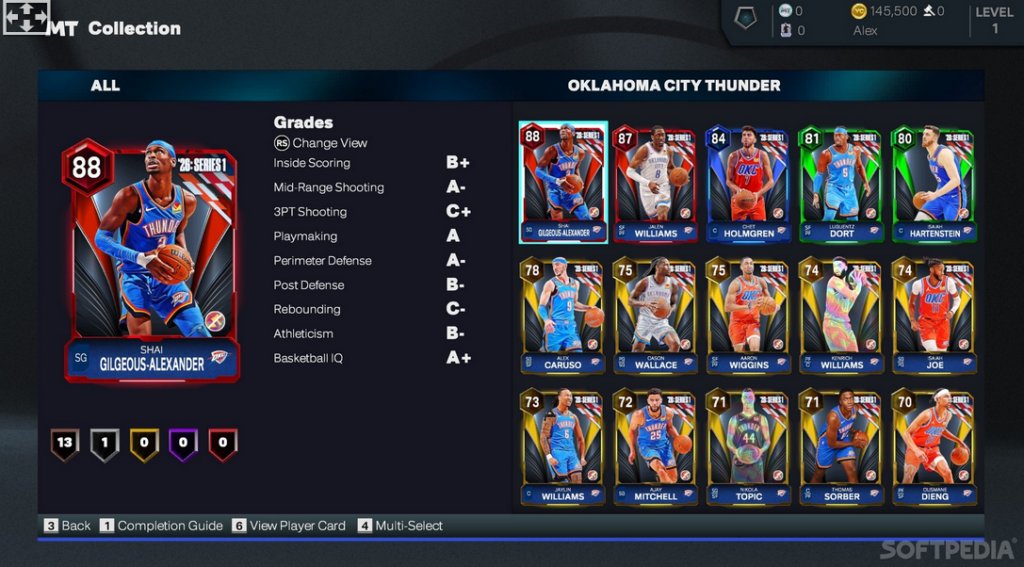Choose the Alex Caruso card
Screen dimensions: 1024x567
coord(562,315)
